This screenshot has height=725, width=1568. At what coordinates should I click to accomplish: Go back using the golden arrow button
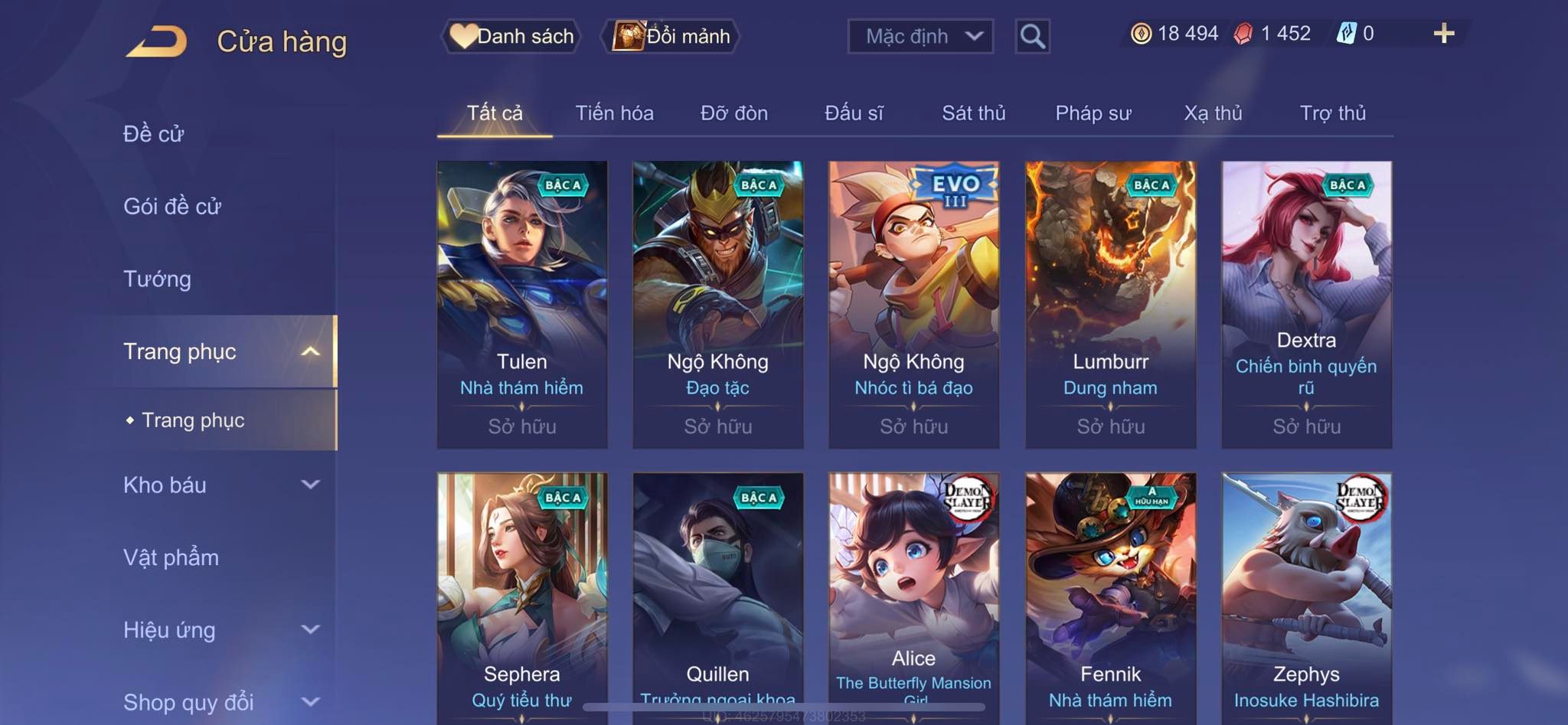[x=157, y=41]
